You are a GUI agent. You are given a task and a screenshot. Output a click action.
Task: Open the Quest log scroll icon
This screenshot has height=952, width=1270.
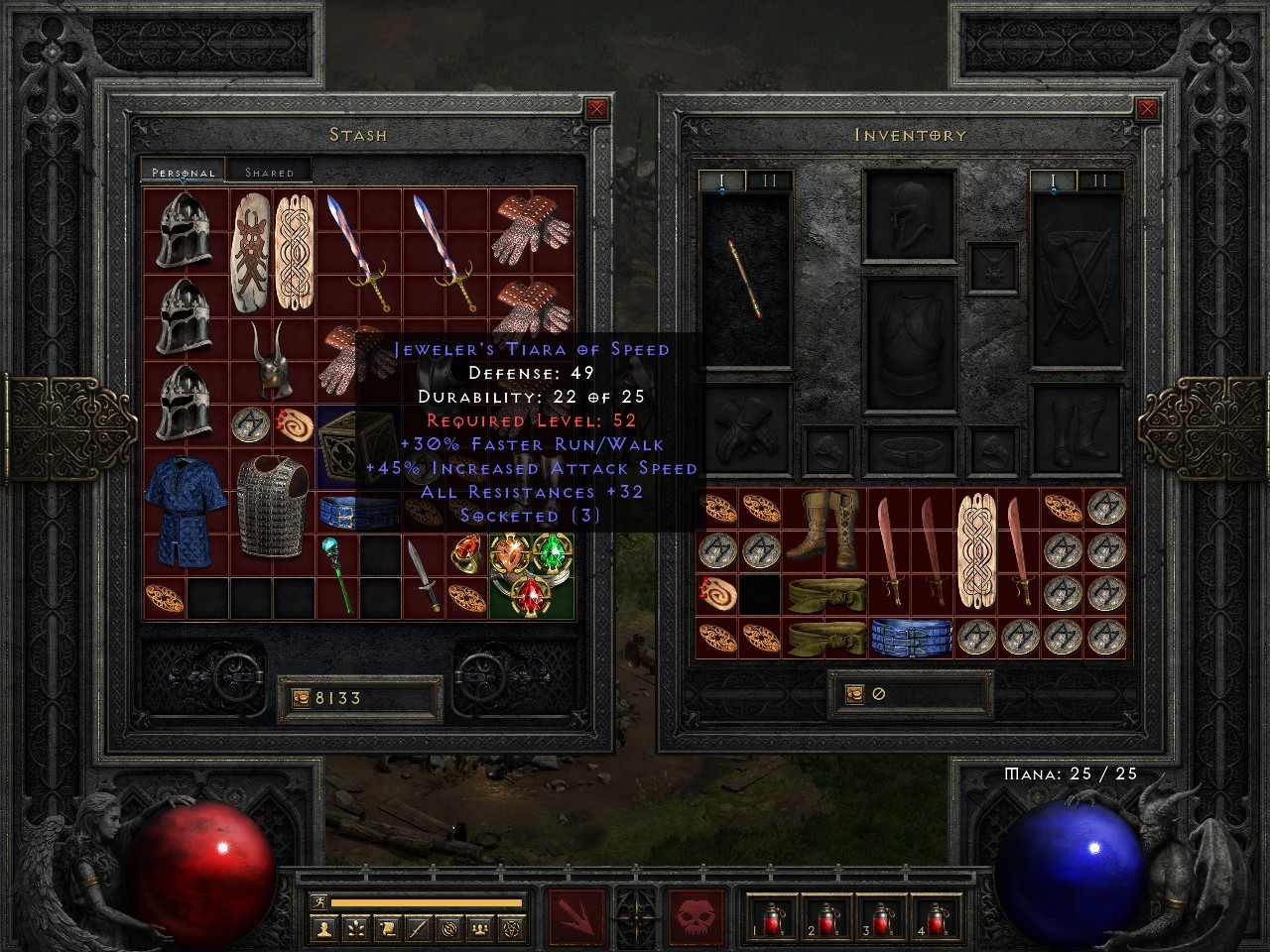[387, 930]
